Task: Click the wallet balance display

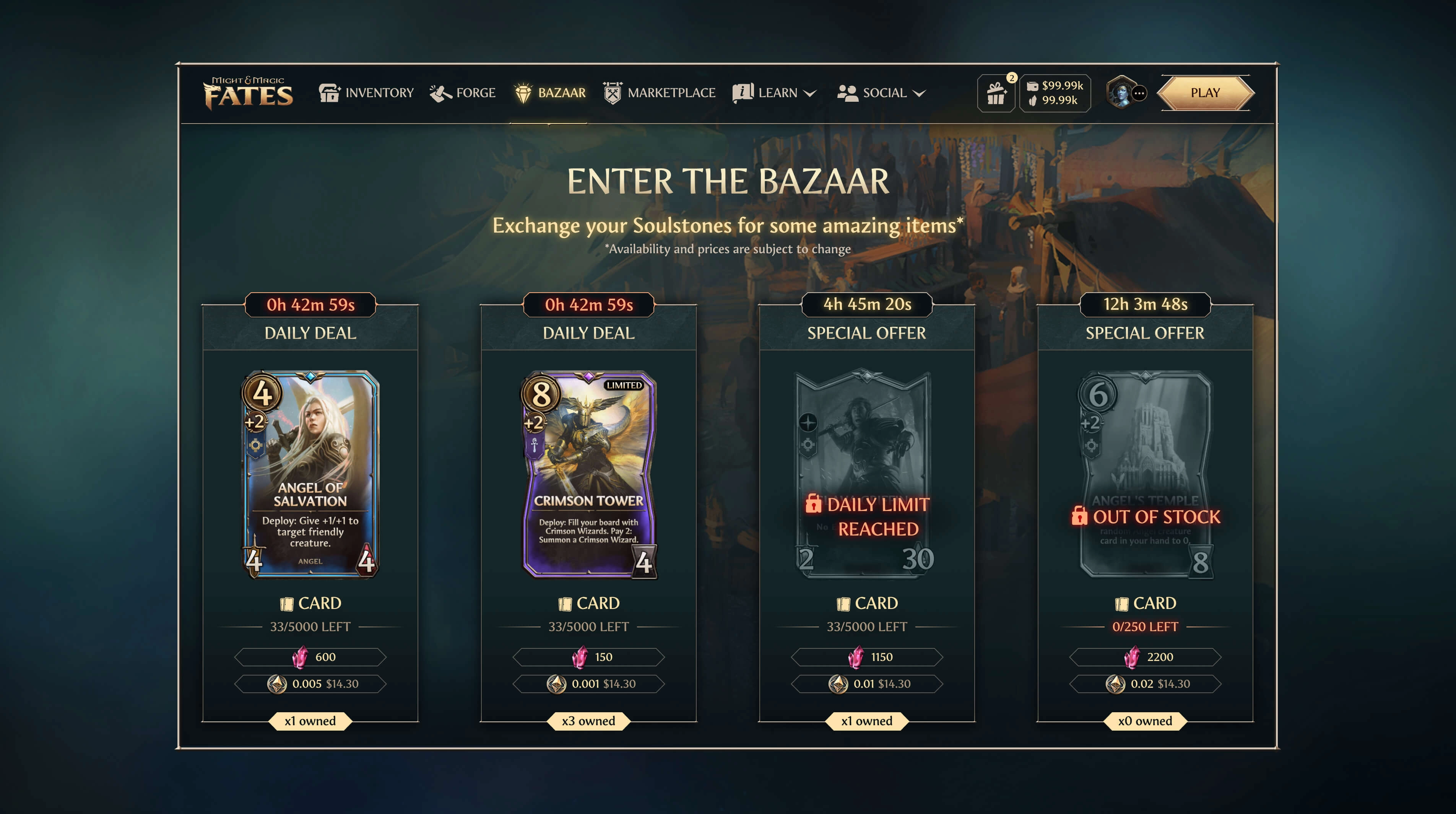Action: tap(1055, 93)
